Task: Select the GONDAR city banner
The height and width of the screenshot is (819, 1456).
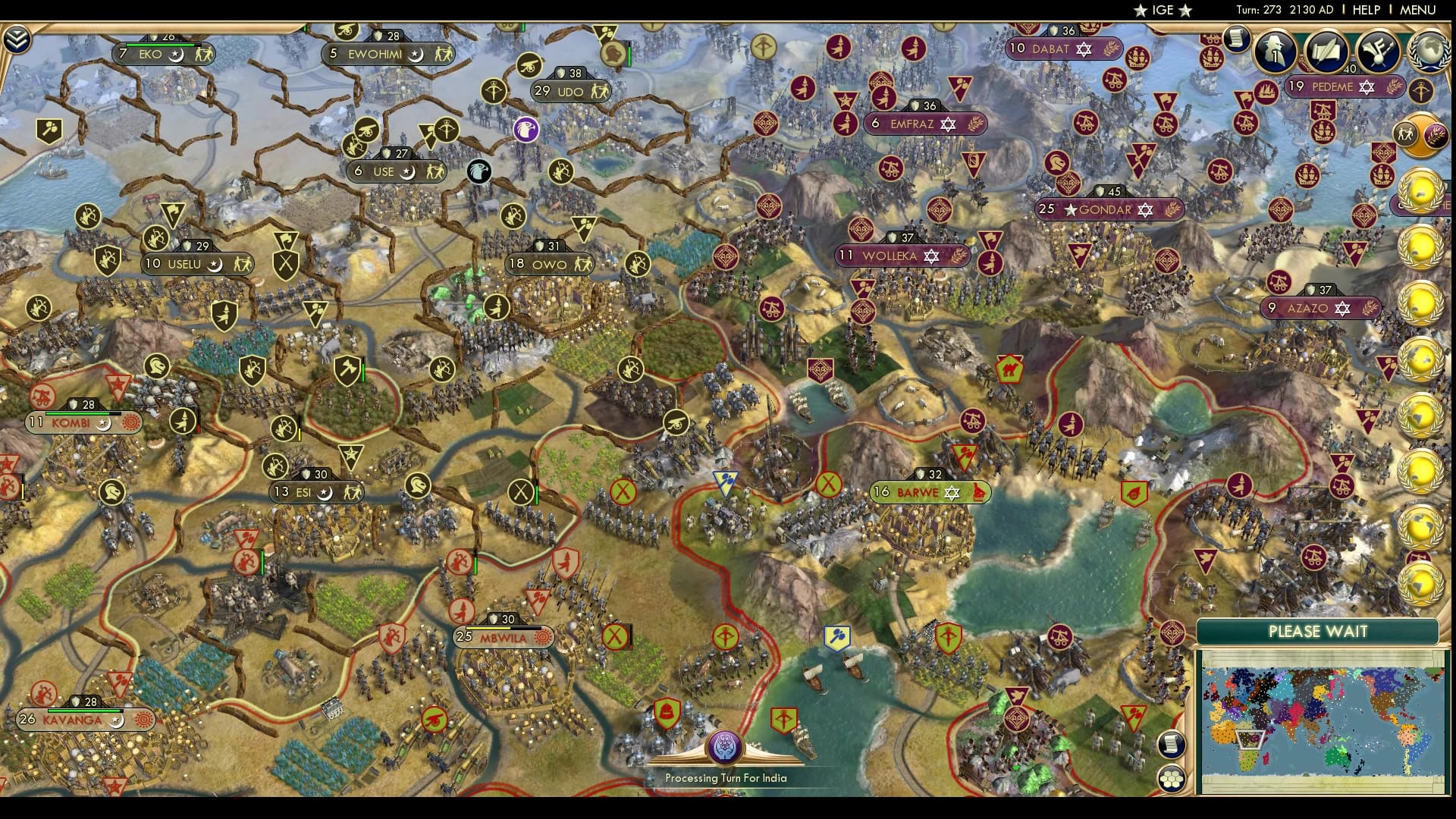Action: [x=1106, y=207]
